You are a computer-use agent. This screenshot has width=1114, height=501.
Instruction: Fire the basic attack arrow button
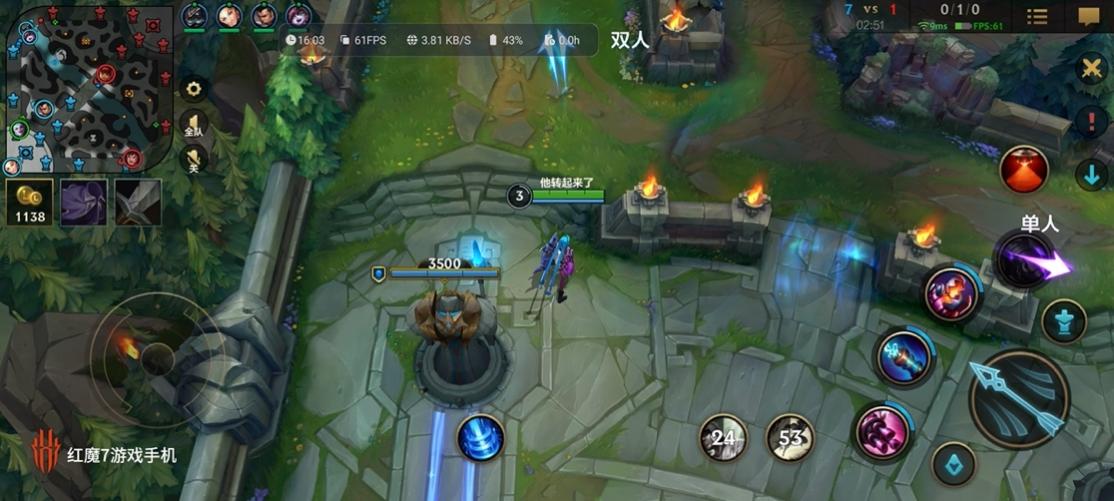point(1019,399)
